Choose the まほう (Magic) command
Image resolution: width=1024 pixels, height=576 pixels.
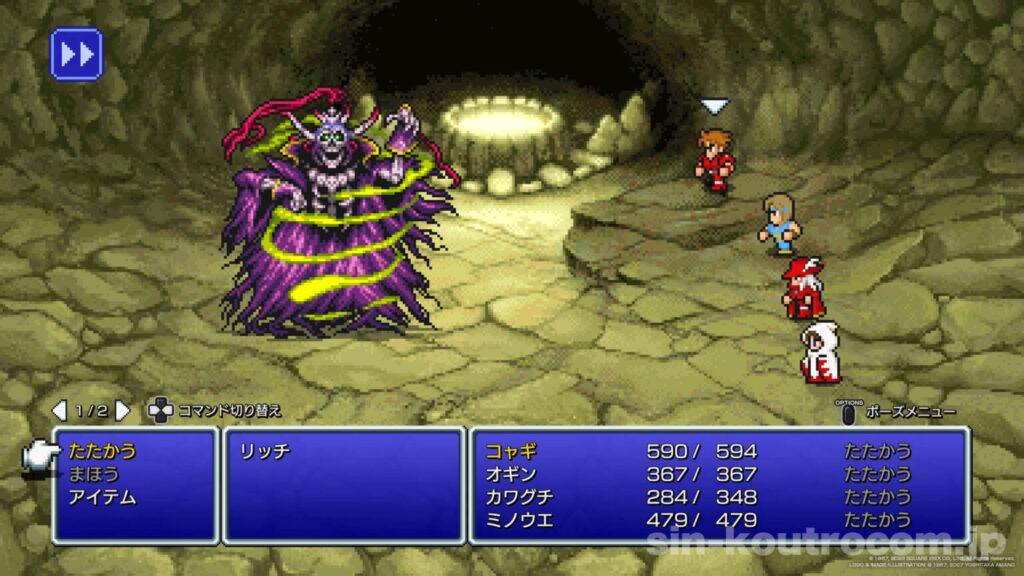click(92, 474)
